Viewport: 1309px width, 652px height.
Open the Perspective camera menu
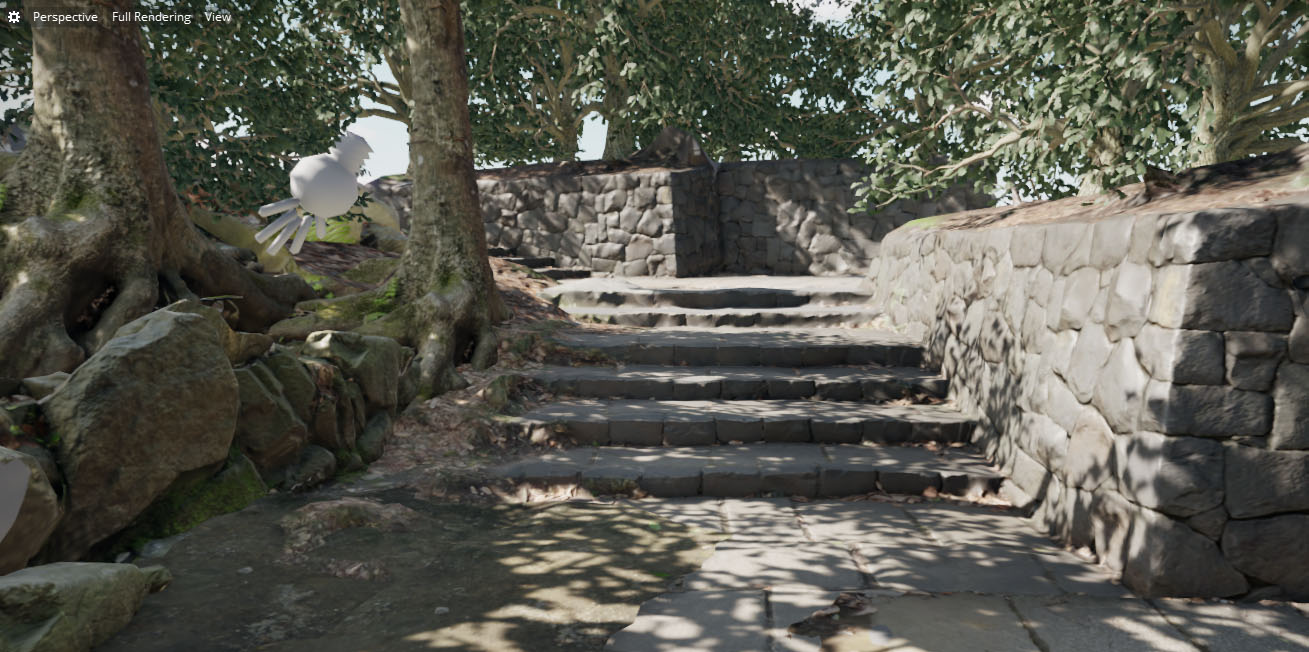coord(65,17)
